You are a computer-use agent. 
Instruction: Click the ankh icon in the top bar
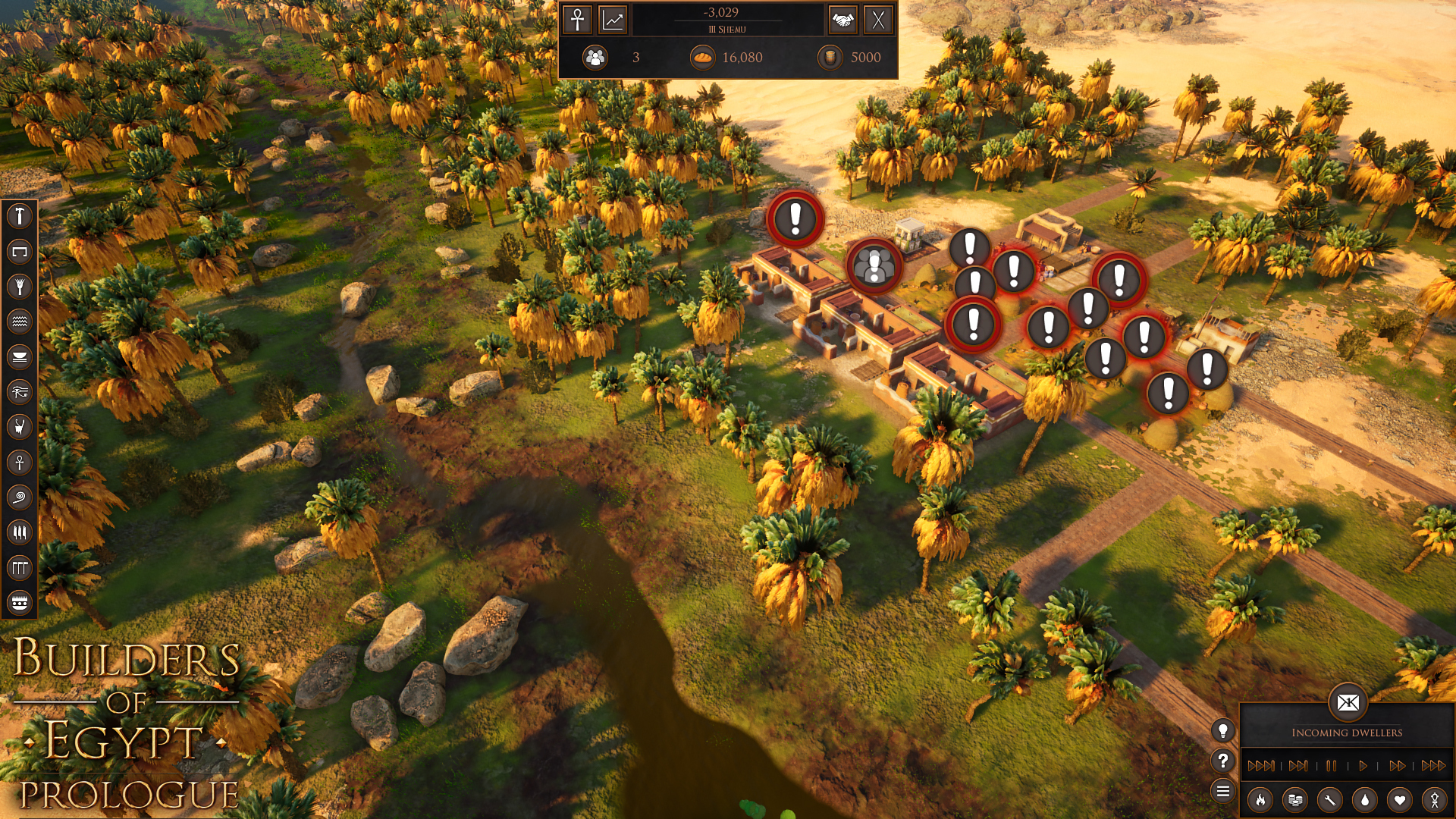point(577,20)
